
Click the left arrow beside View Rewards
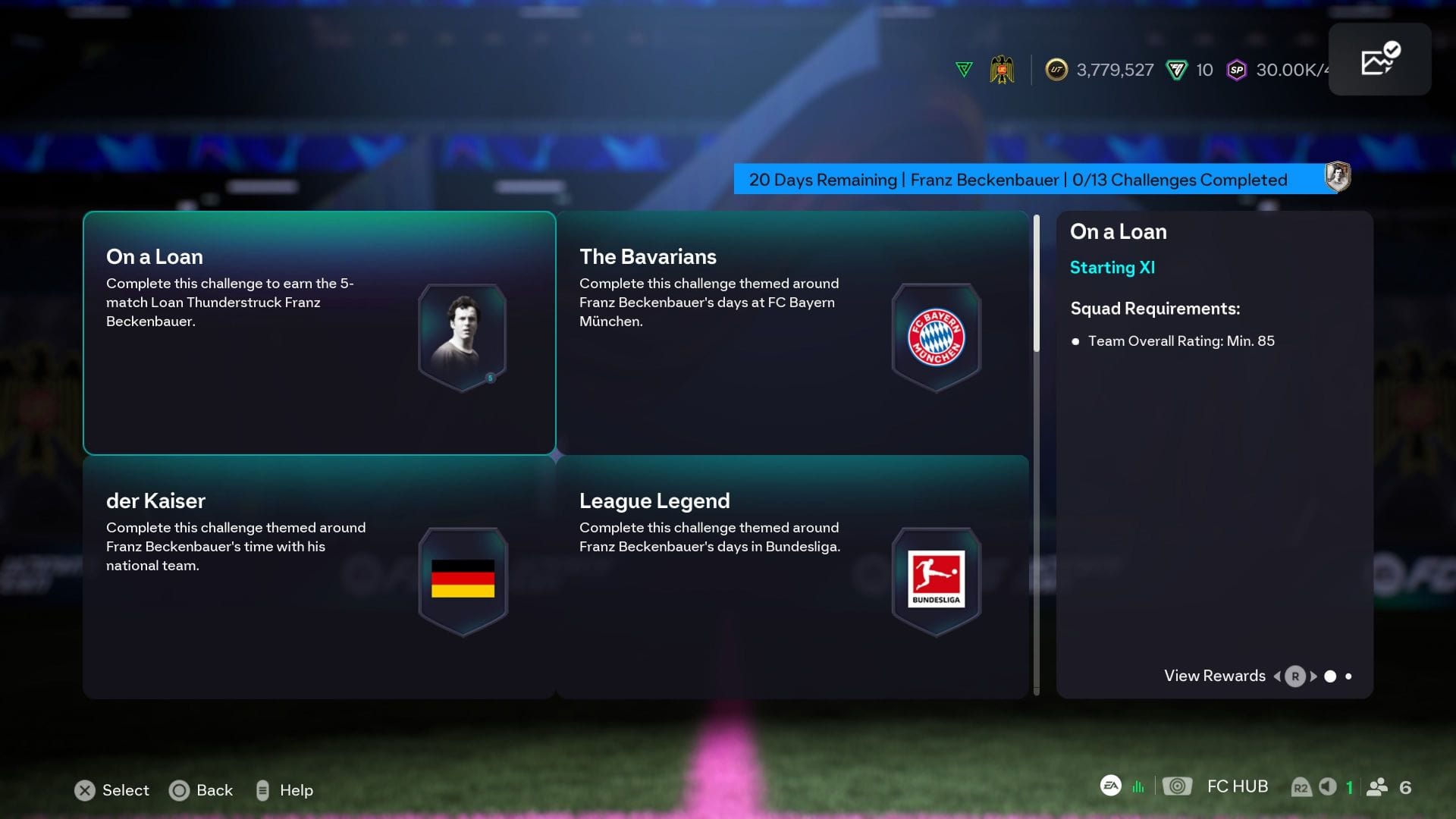click(x=1278, y=676)
